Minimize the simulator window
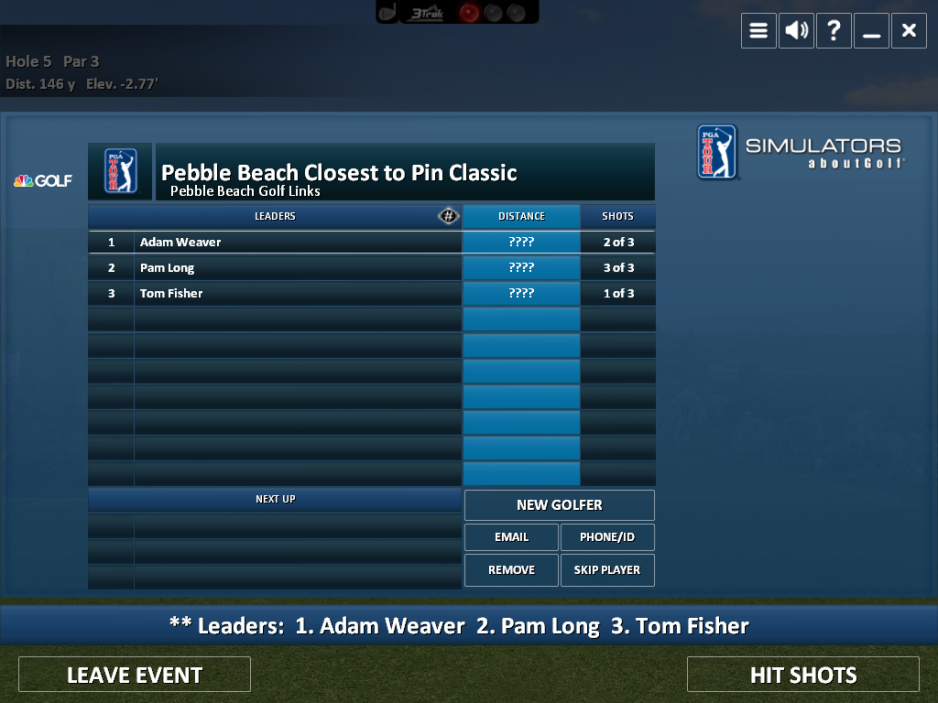 click(x=871, y=31)
